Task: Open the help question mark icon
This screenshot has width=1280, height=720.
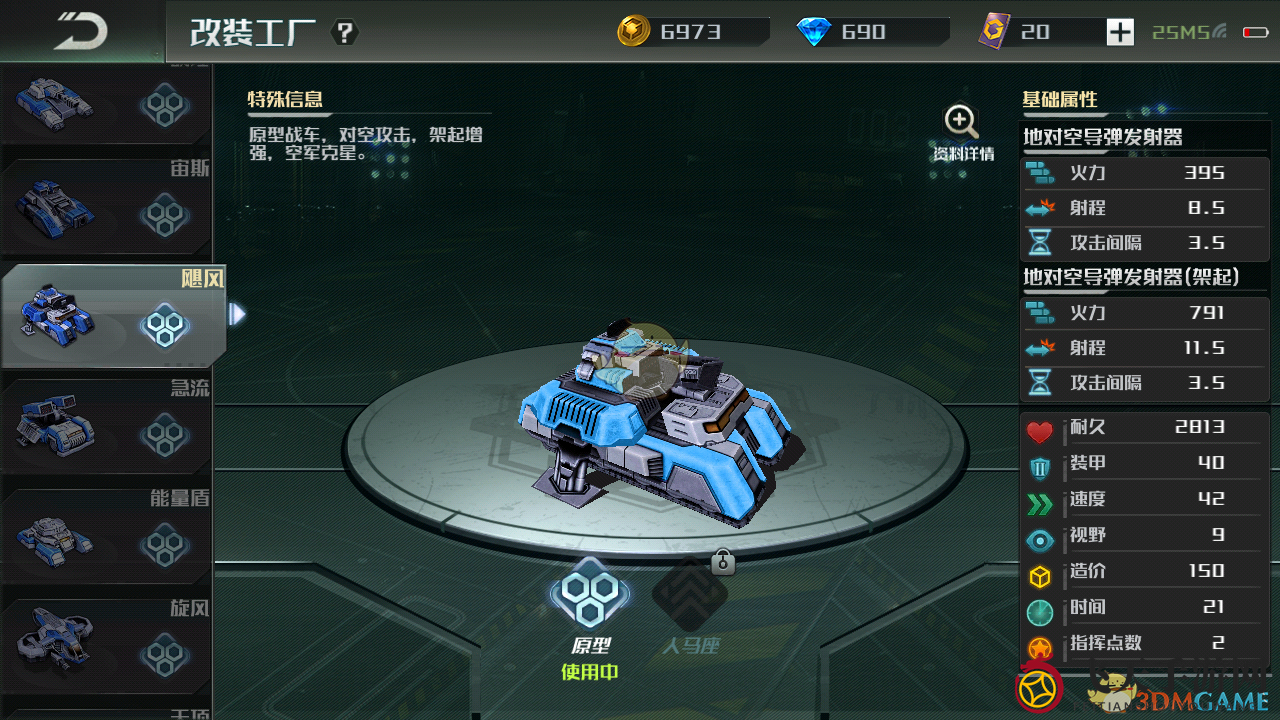Action: 345,33
